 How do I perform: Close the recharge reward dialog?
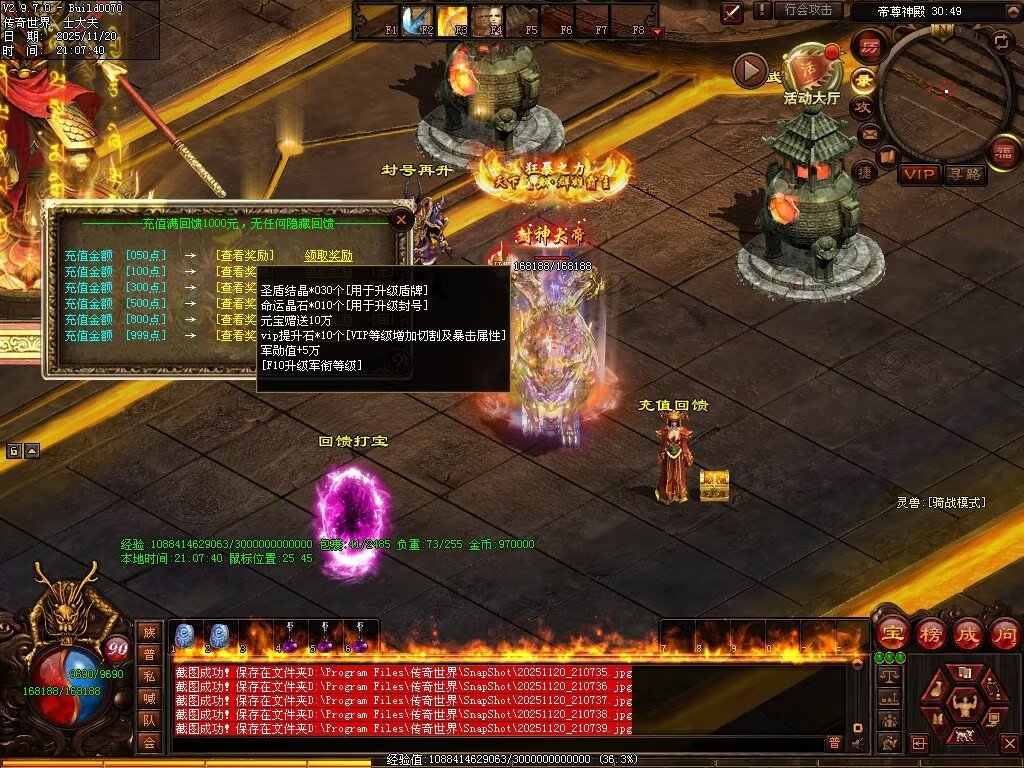click(401, 219)
